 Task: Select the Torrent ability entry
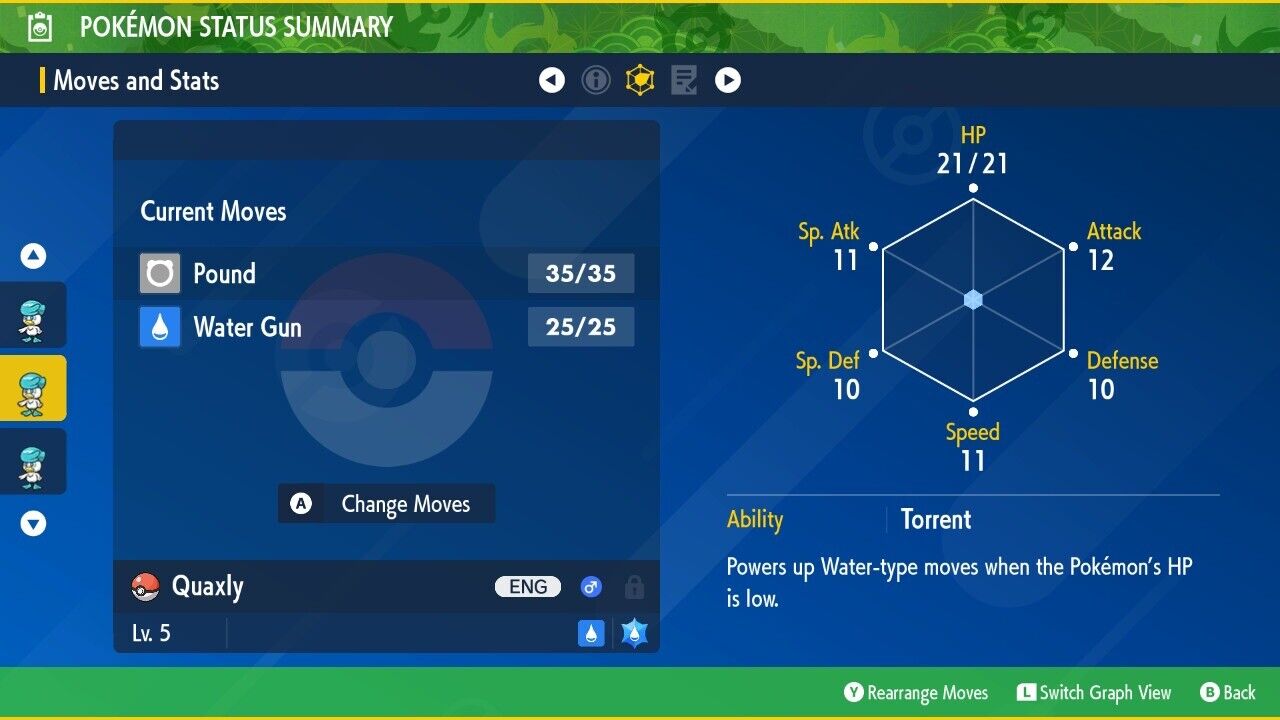(935, 519)
